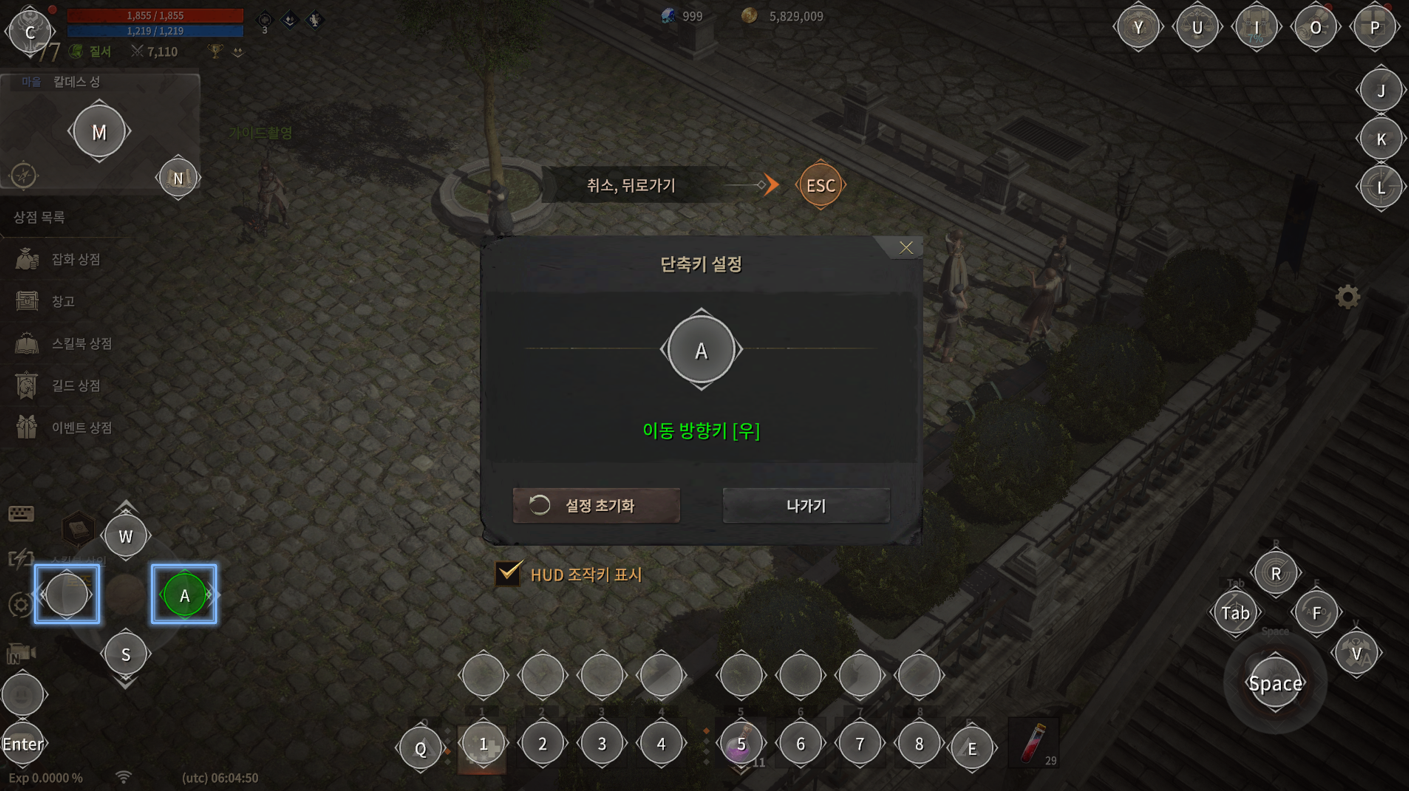
Task: Select the Enter key binding slot
Action: (23, 744)
